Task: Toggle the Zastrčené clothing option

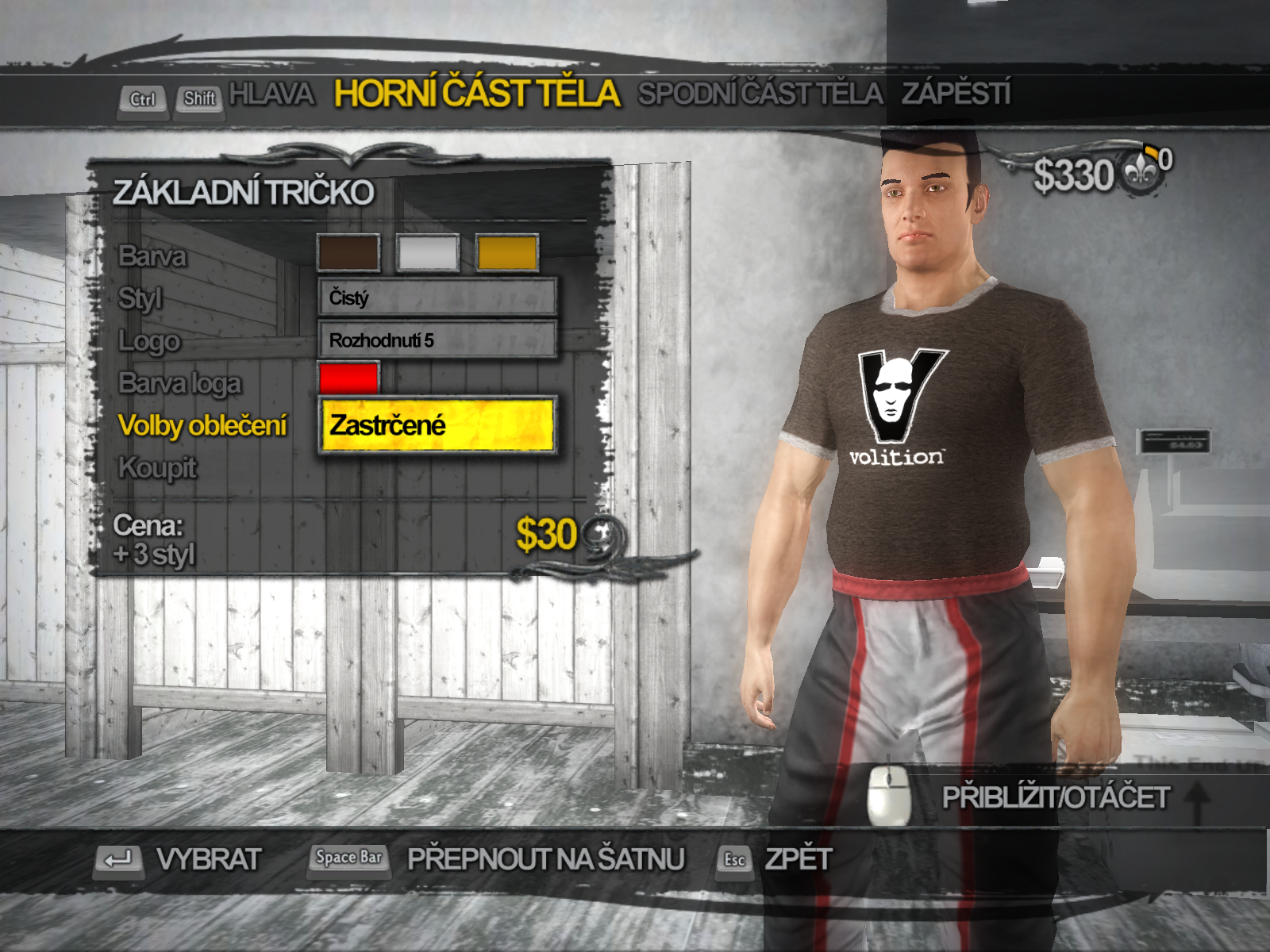Action: (x=437, y=425)
